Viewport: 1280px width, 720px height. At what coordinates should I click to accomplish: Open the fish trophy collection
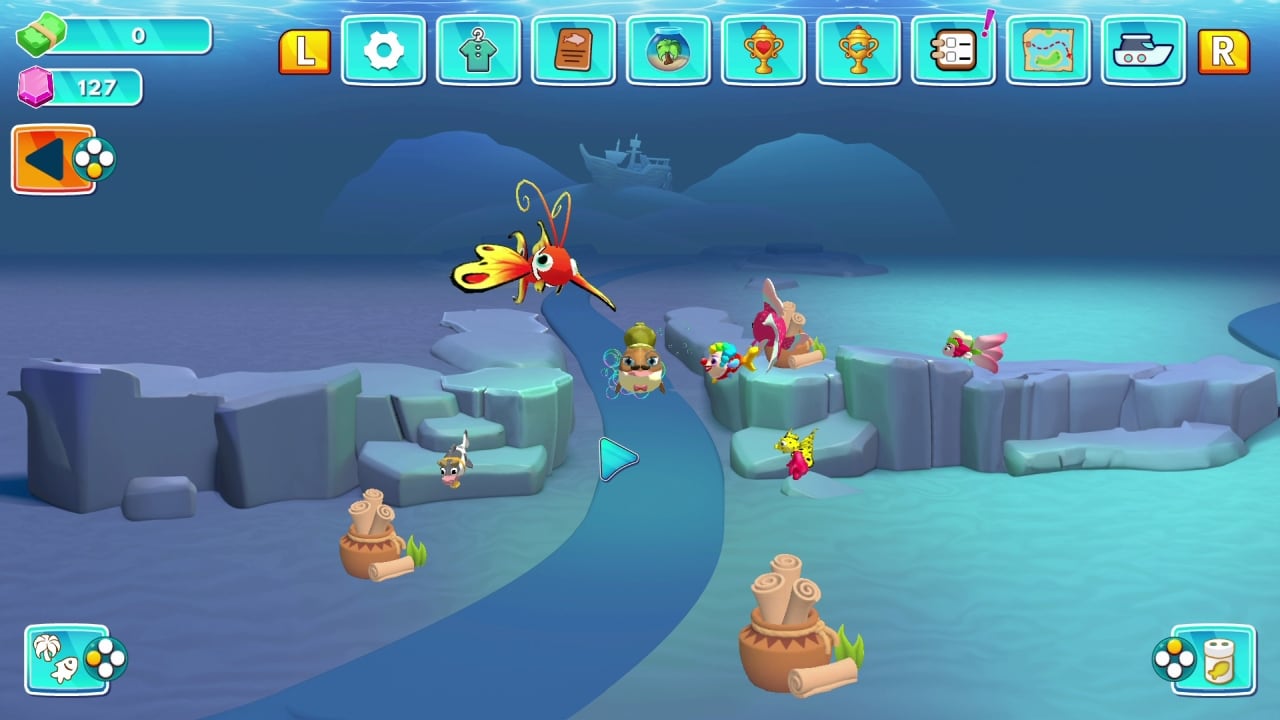point(858,50)
